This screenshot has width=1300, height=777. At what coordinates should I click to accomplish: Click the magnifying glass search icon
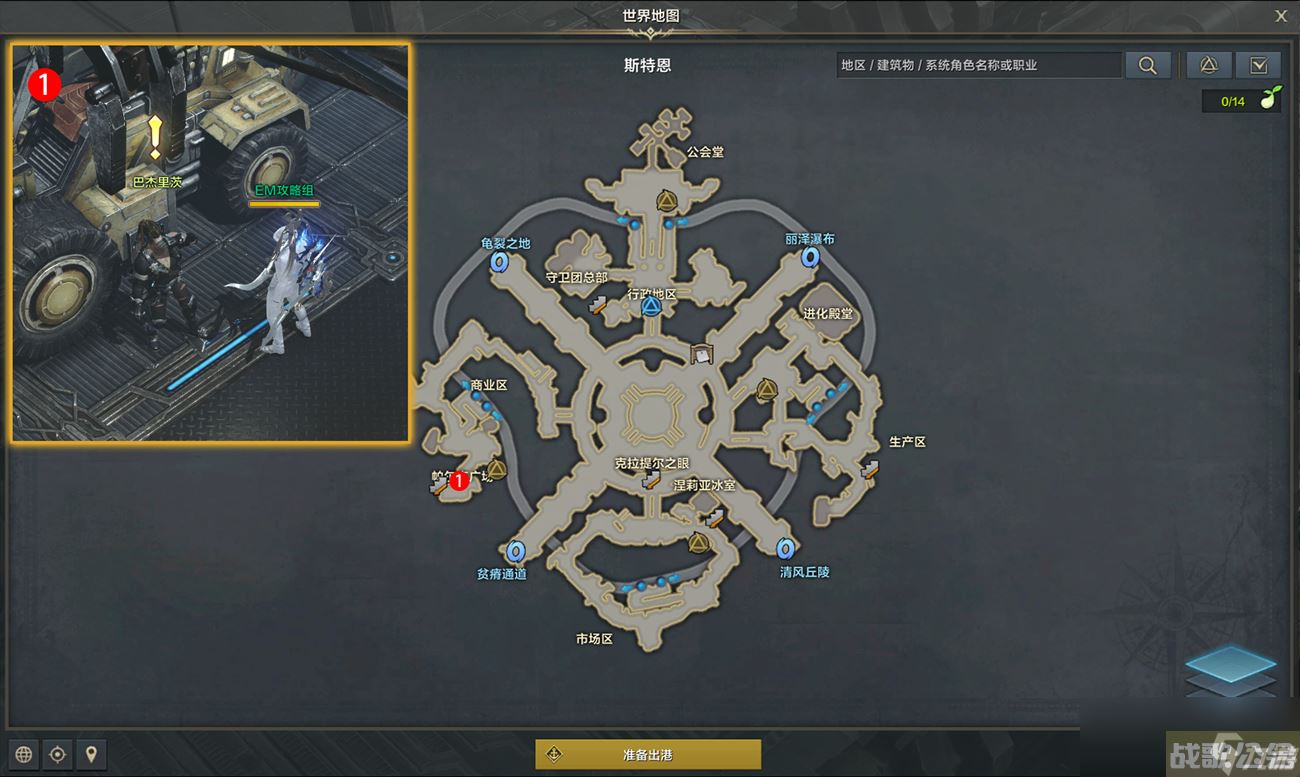click(1148, 64)
